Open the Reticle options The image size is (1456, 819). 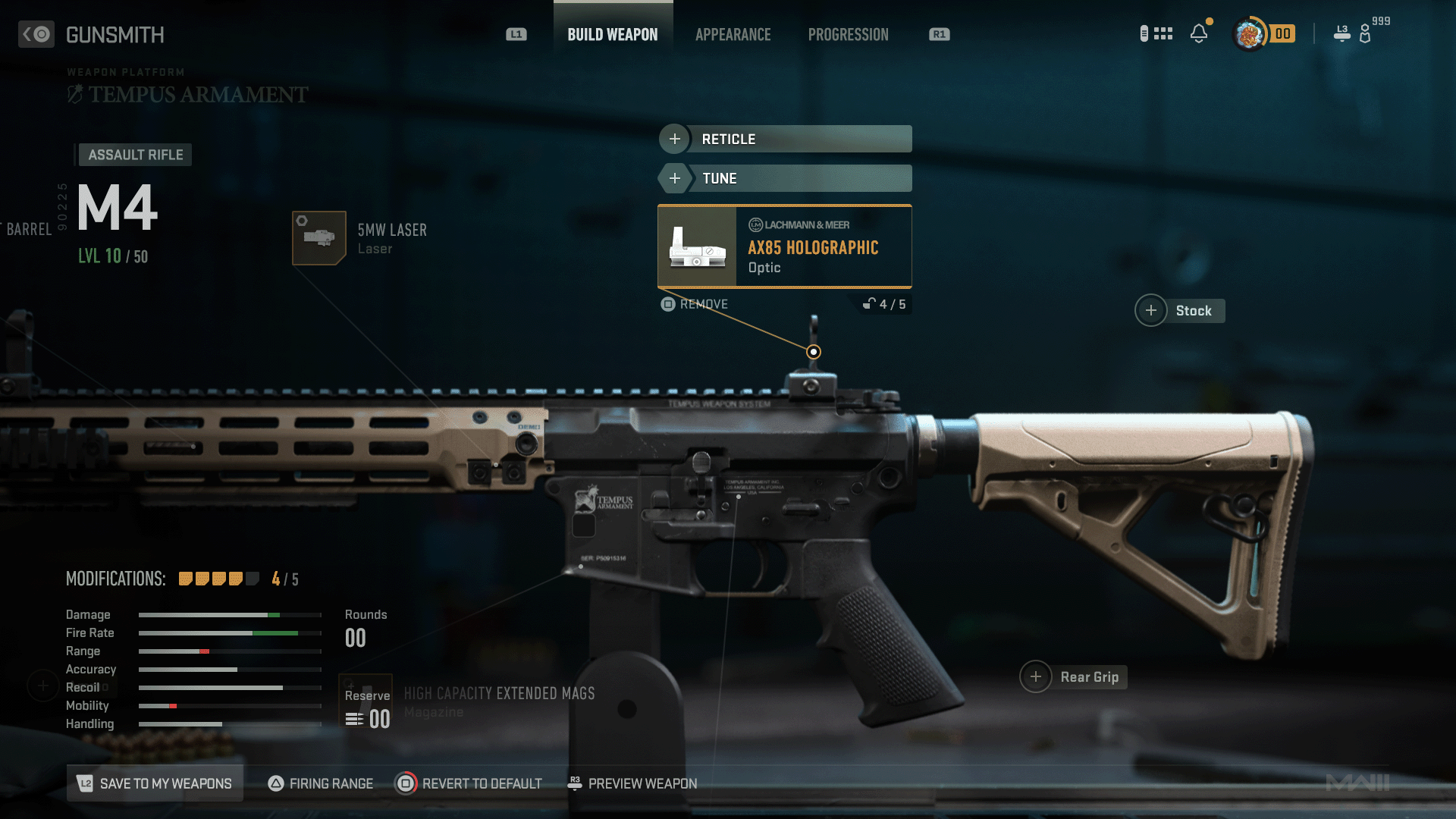click(785, 139)
